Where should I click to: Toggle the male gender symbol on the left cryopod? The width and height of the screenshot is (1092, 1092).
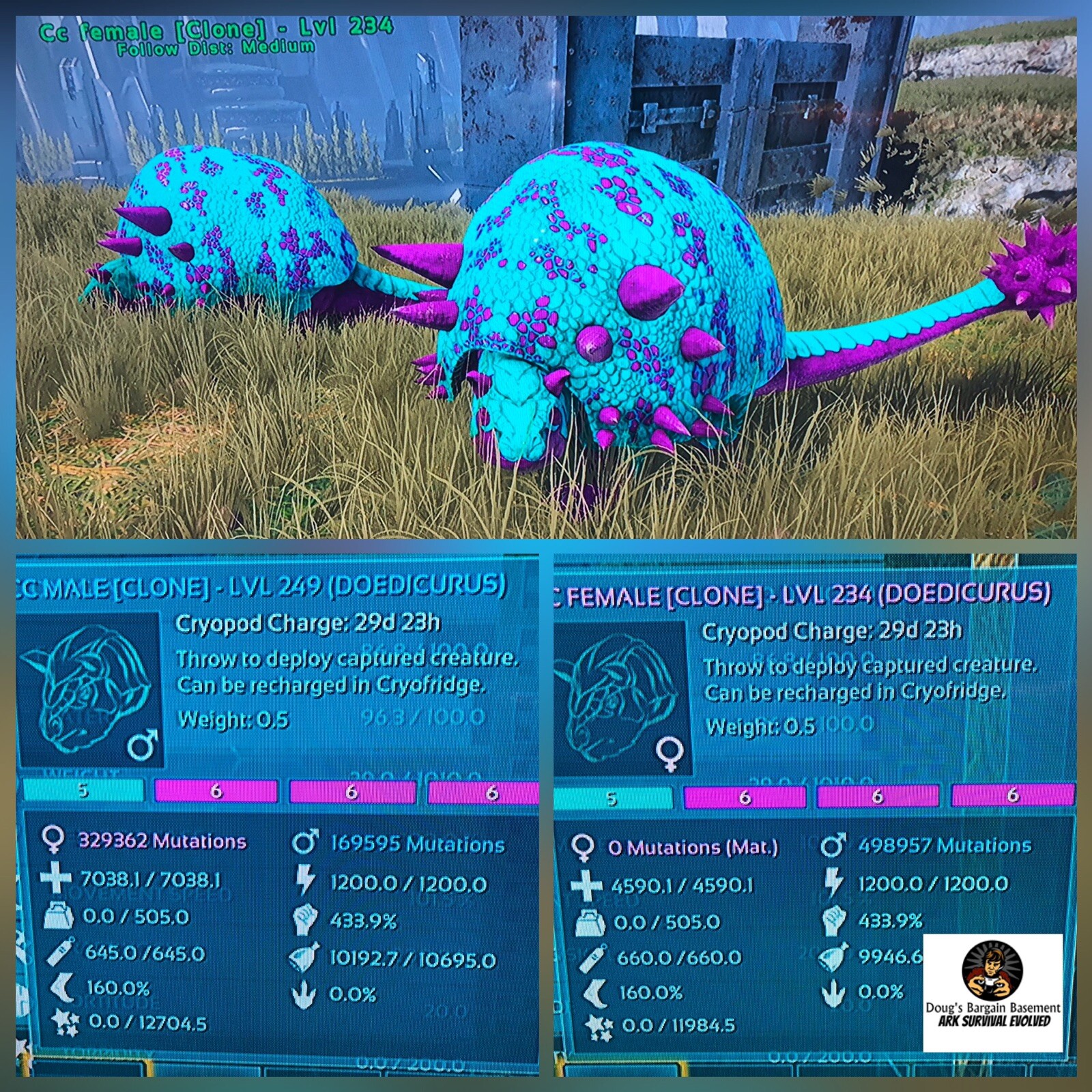tap(140, 744)
